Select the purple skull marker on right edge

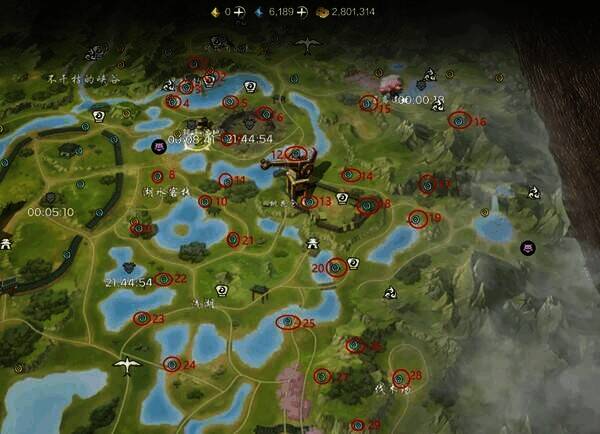528,248
